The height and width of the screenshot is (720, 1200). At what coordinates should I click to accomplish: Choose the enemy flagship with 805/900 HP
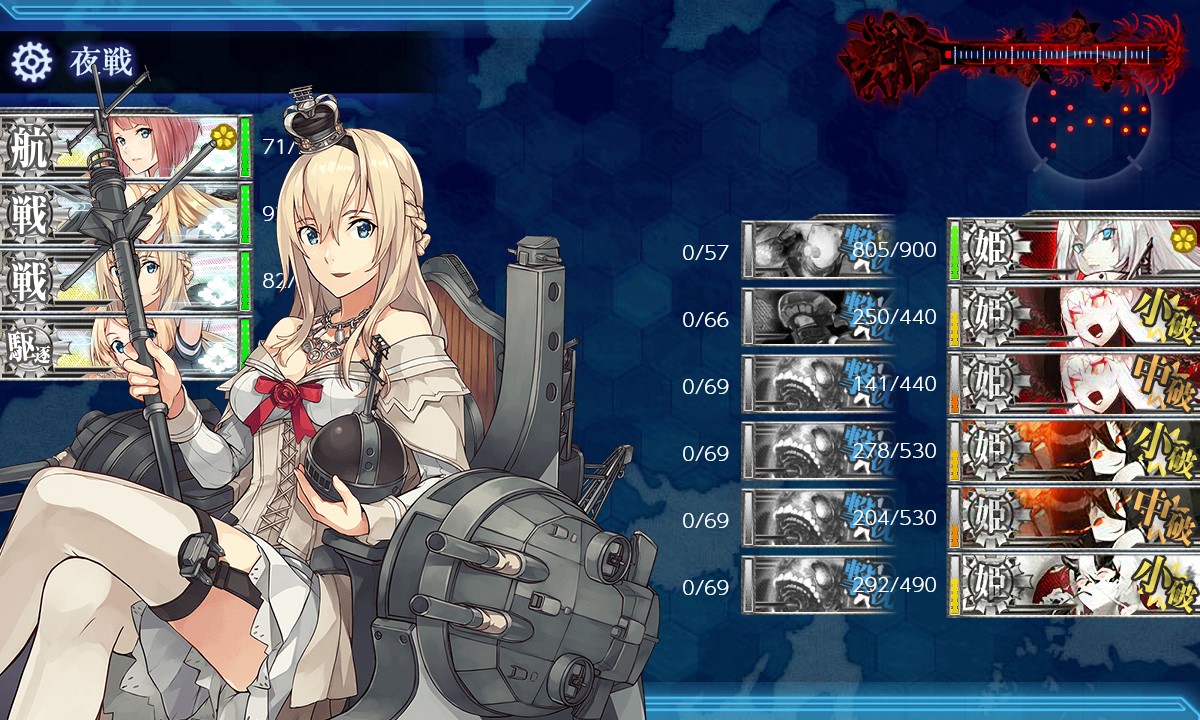tap(1075, 249)
